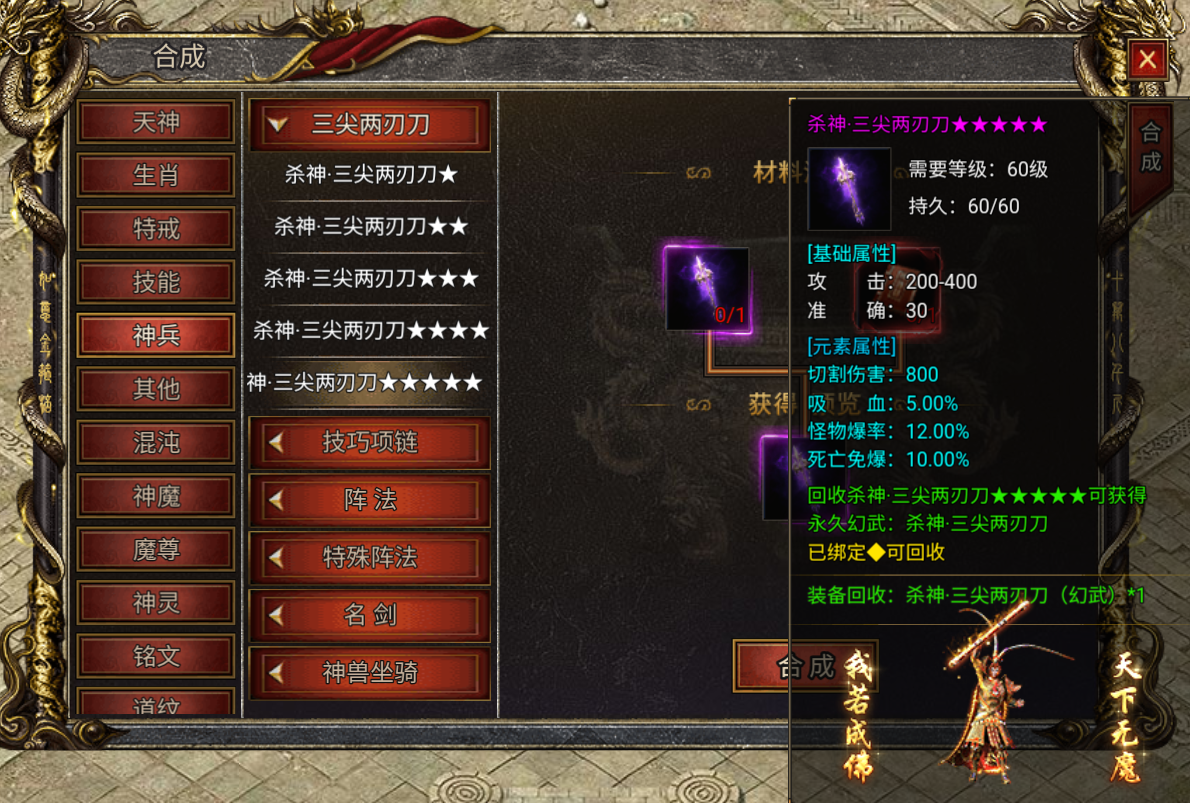Expand the 技巧项链 recipe group
1190x803 pixels.
click(x=369, y=443)
